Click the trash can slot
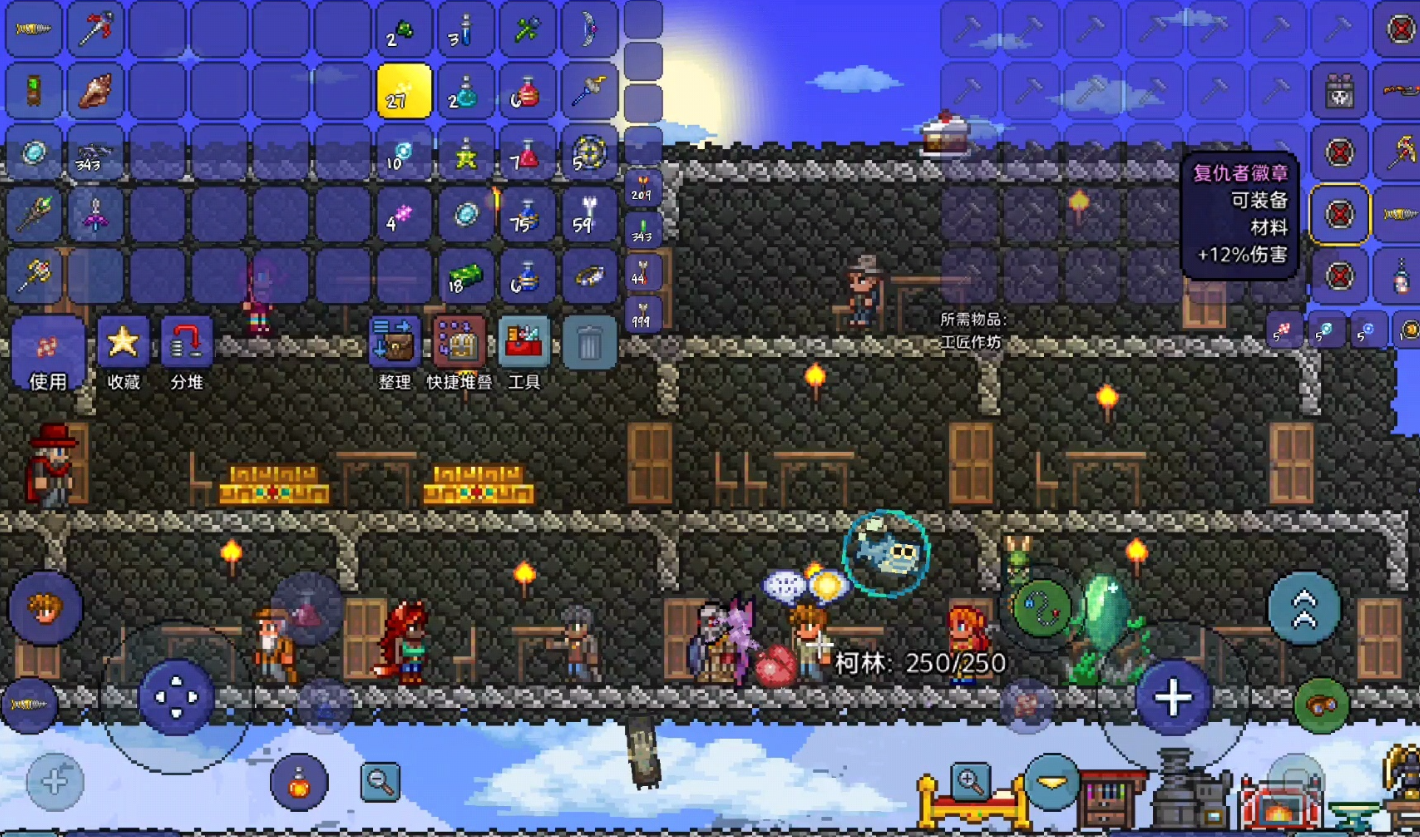 point(589,344)
